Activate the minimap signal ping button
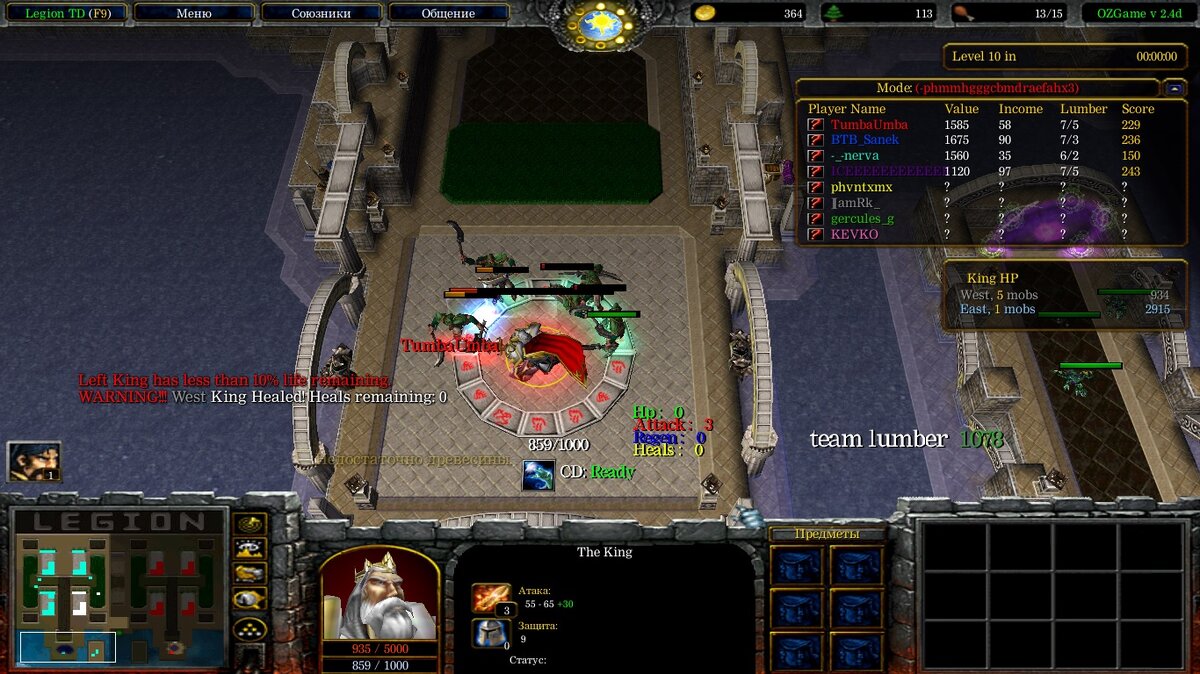This screenshot has width=1200, height=674. (249, 524)
